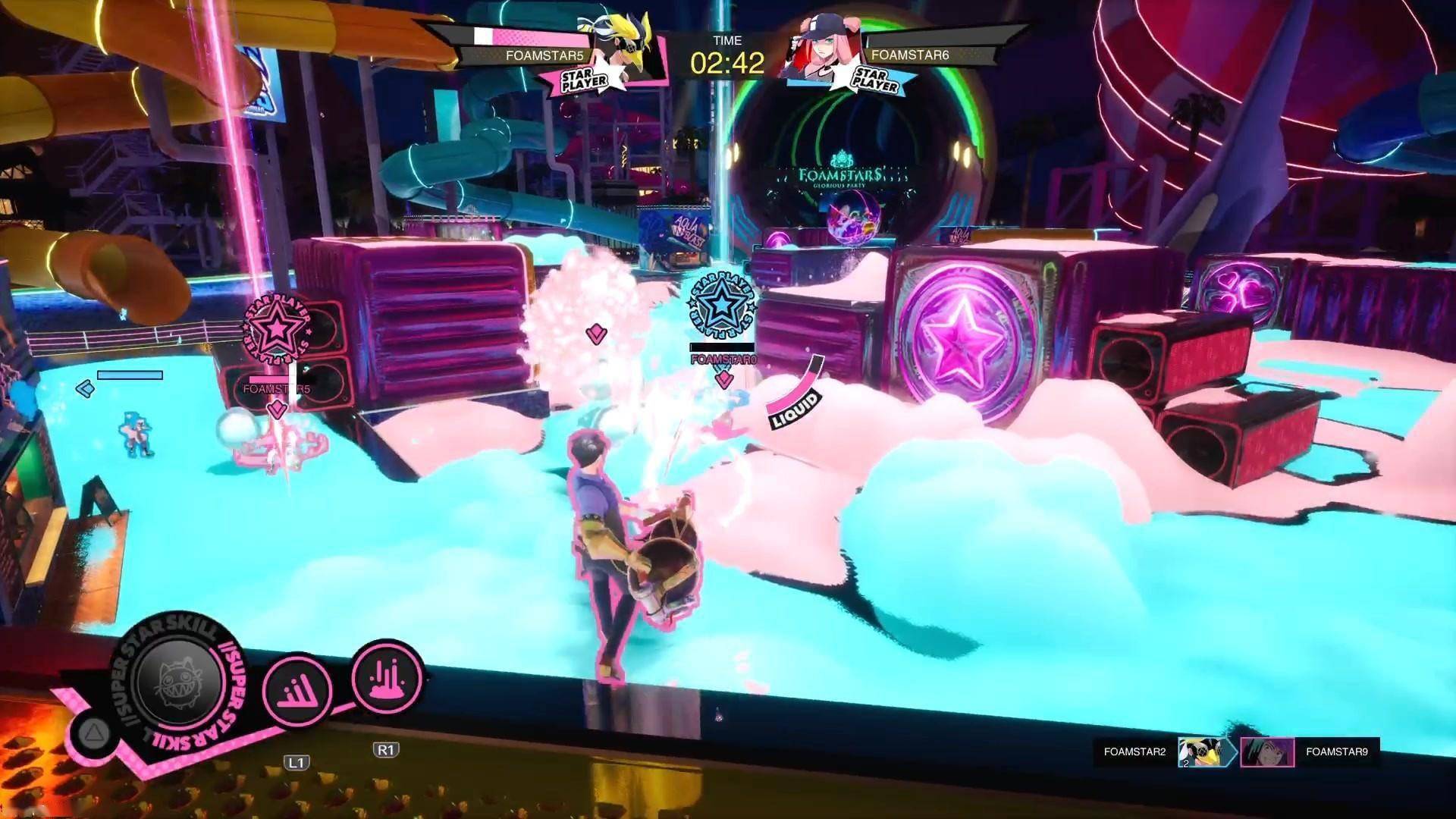Select FOAMSTAR6's Star Player portrait

(821, 49)
